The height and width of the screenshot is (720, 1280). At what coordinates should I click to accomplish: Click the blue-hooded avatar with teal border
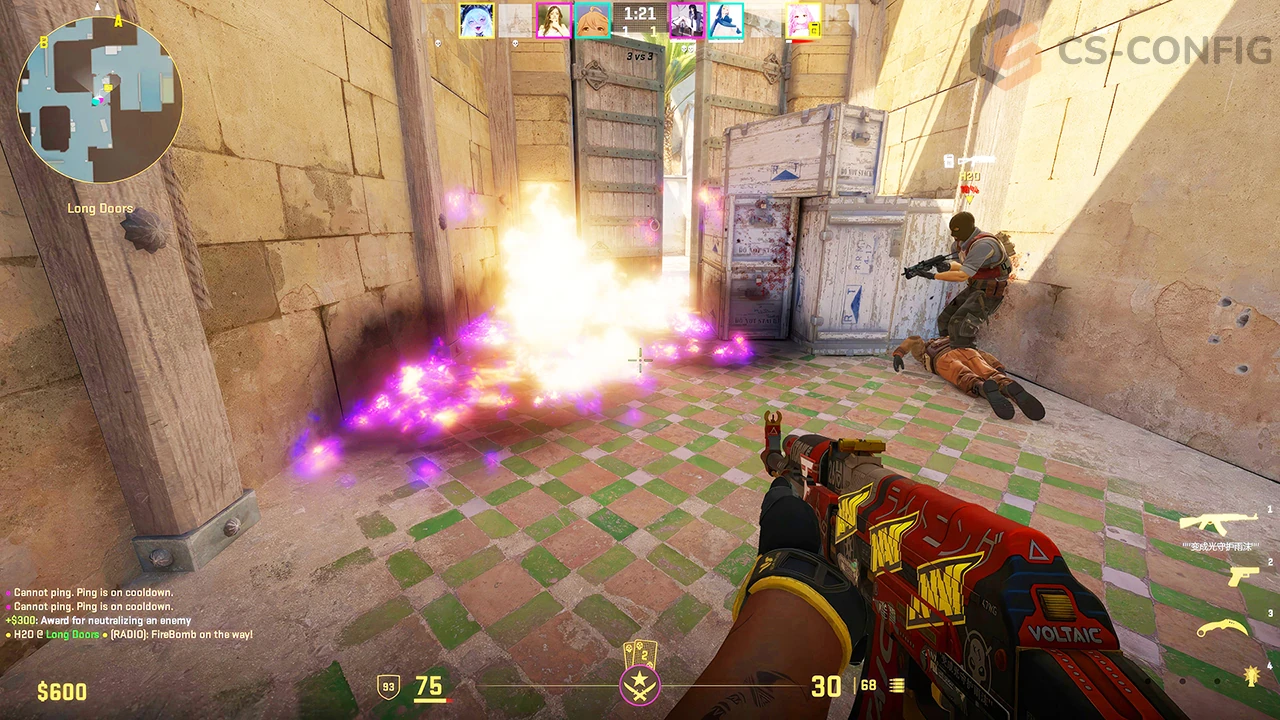pyautogui.click(x=725, y=21)
